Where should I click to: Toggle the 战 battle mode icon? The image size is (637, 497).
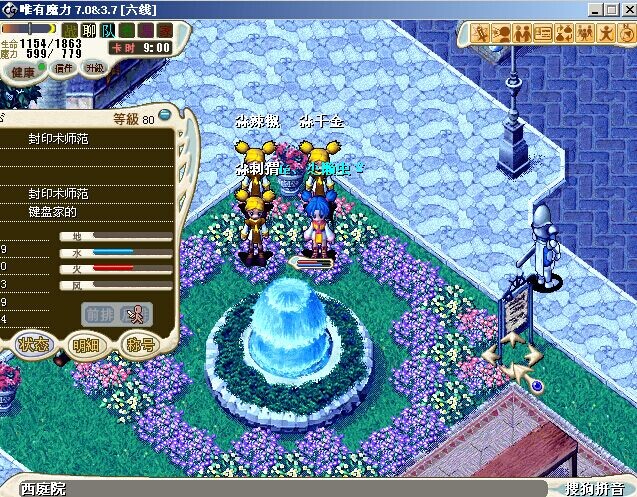[70, 30]
